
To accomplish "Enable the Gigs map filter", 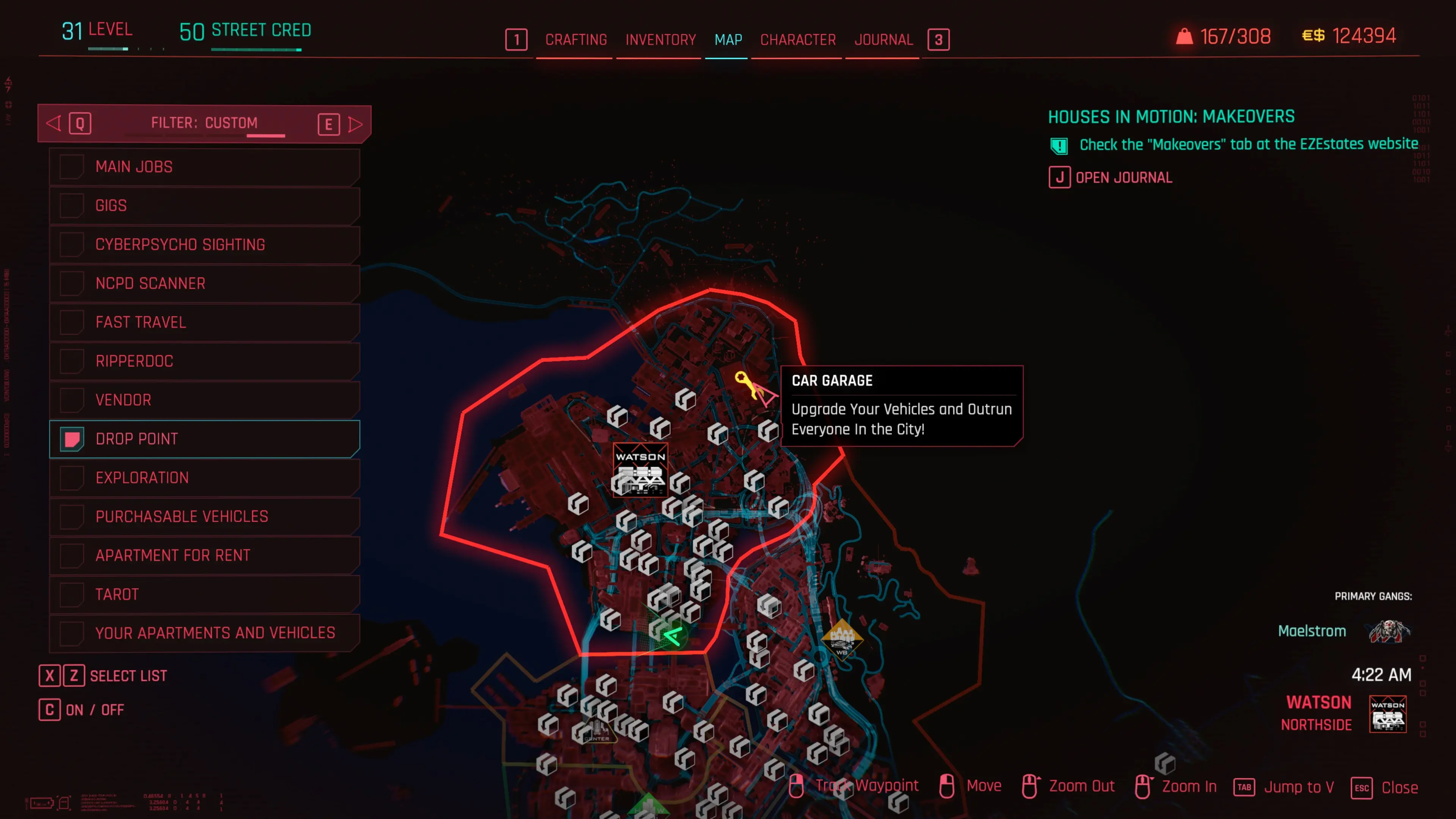I will 72,206.
